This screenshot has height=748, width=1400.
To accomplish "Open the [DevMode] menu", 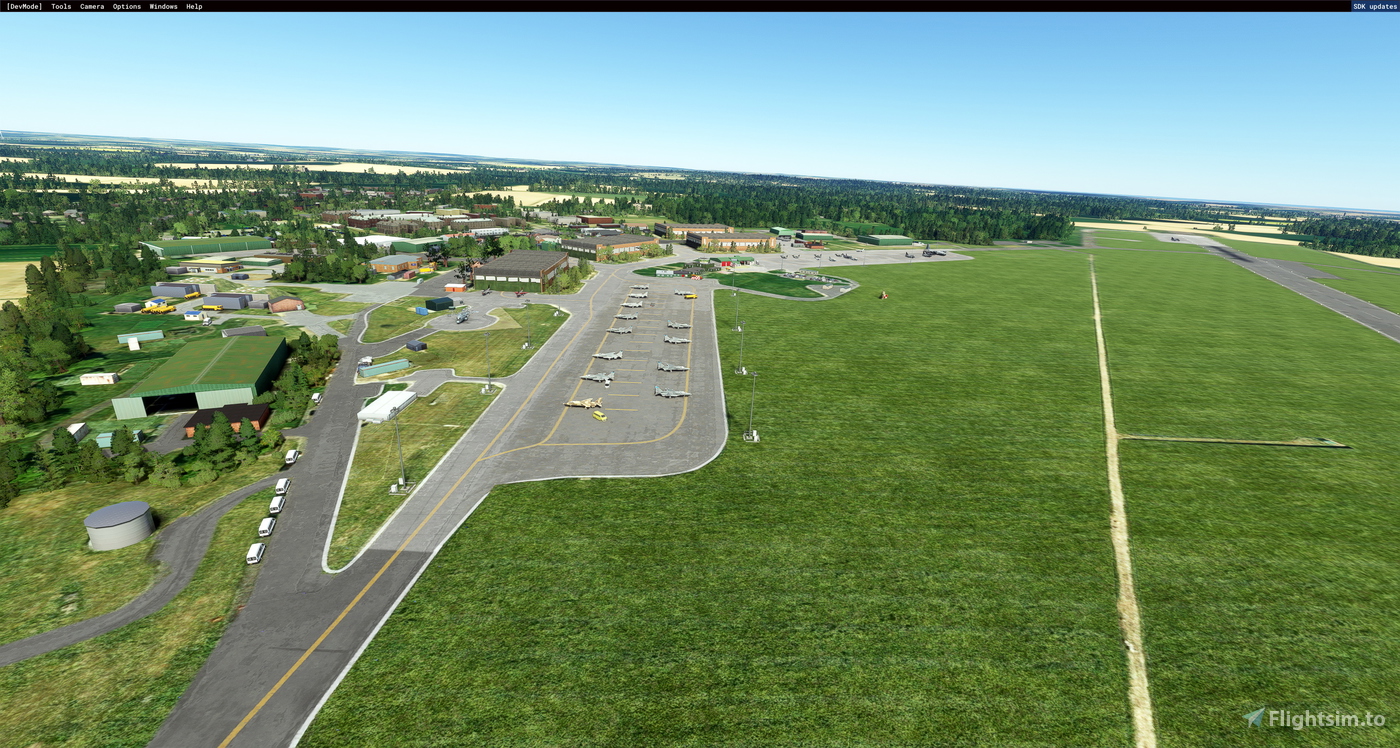I will 22,6.
